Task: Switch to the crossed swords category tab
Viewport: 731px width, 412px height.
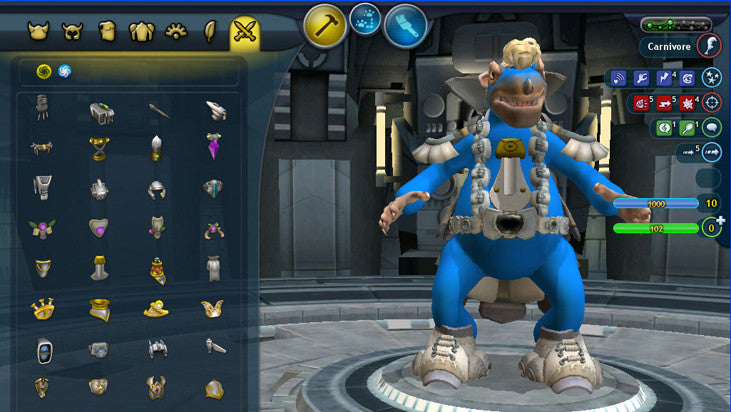Action: [244, 32]
